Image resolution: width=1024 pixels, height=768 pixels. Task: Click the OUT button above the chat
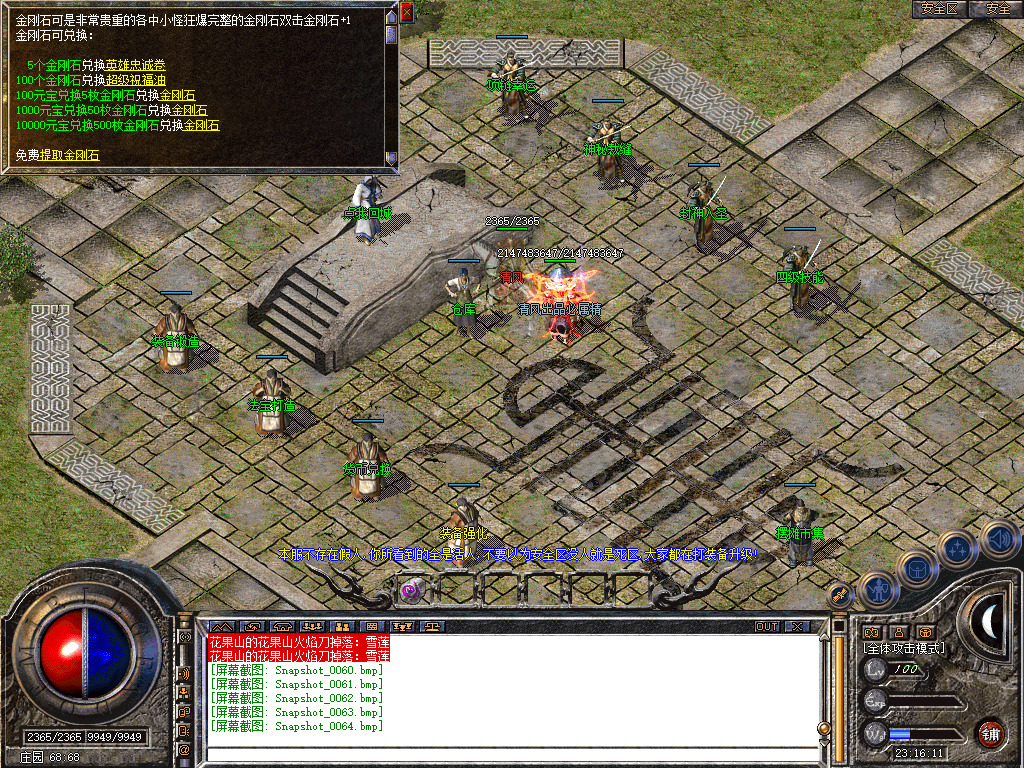click(x=766, y=627)
